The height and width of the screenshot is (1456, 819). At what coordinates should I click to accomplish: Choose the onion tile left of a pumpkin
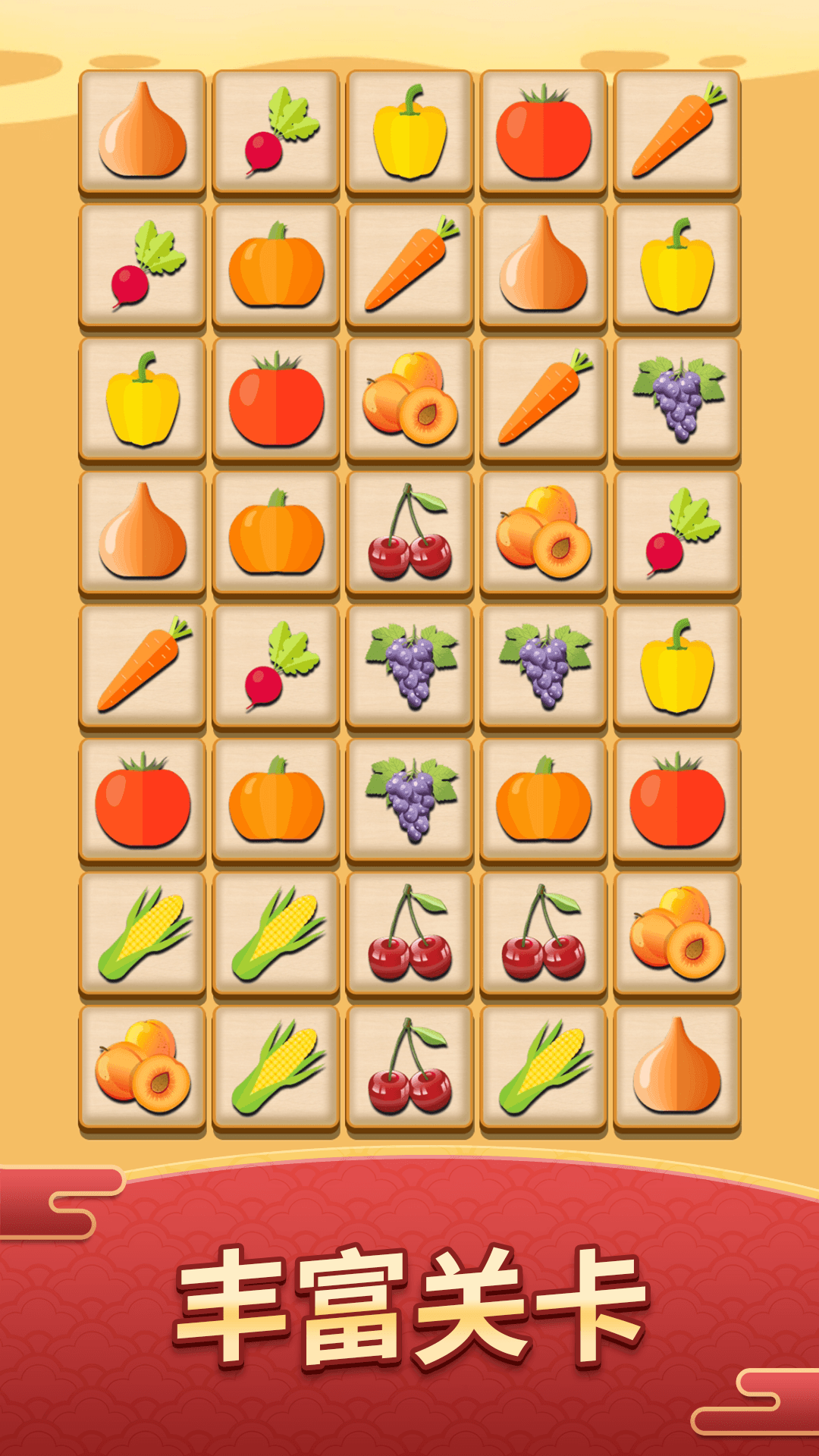143,532
